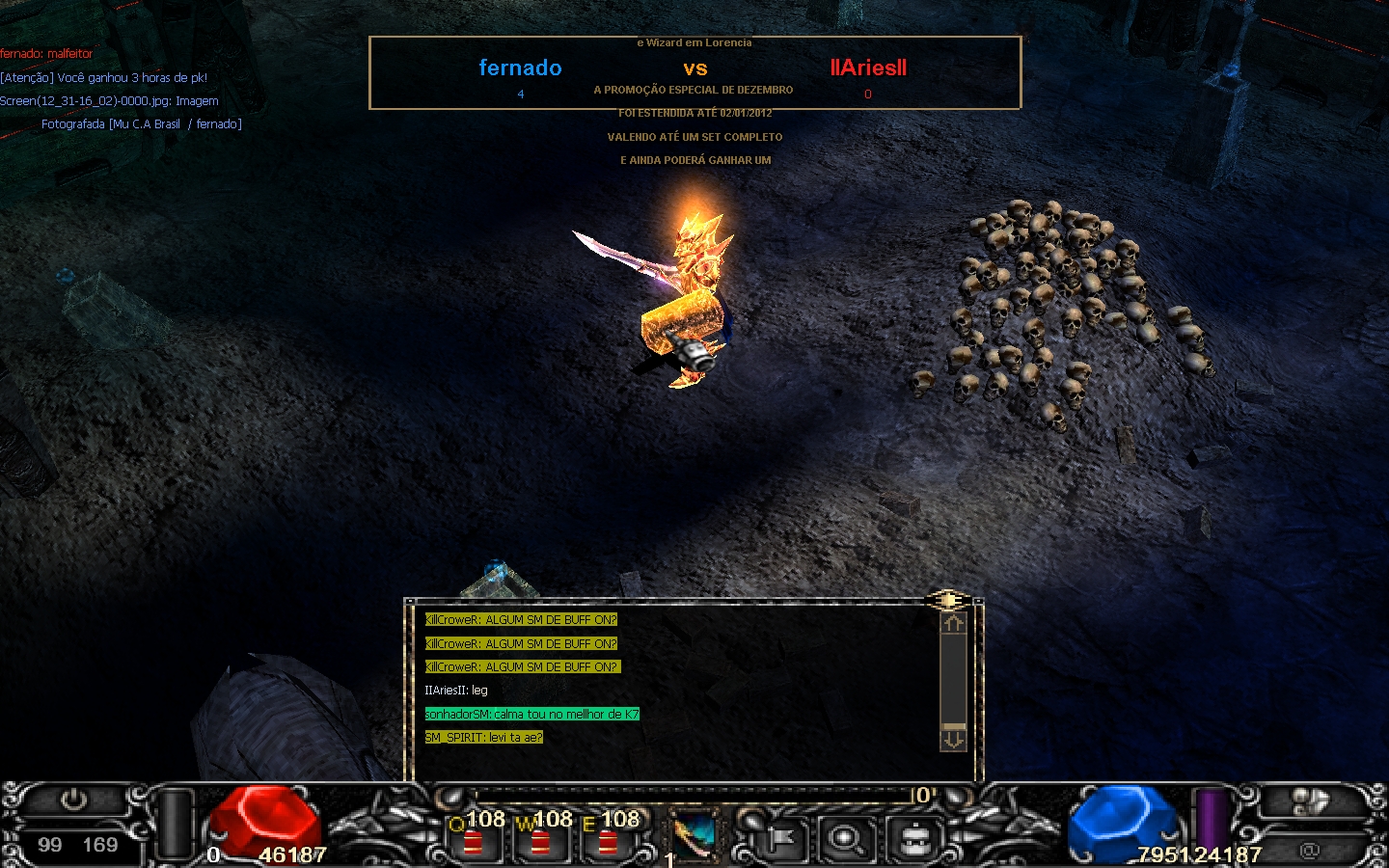Image resolution: width=1389 pixels, height=868 pixels.
Task: Click the gold ornament on chat window corner
Action: (948, 601)
